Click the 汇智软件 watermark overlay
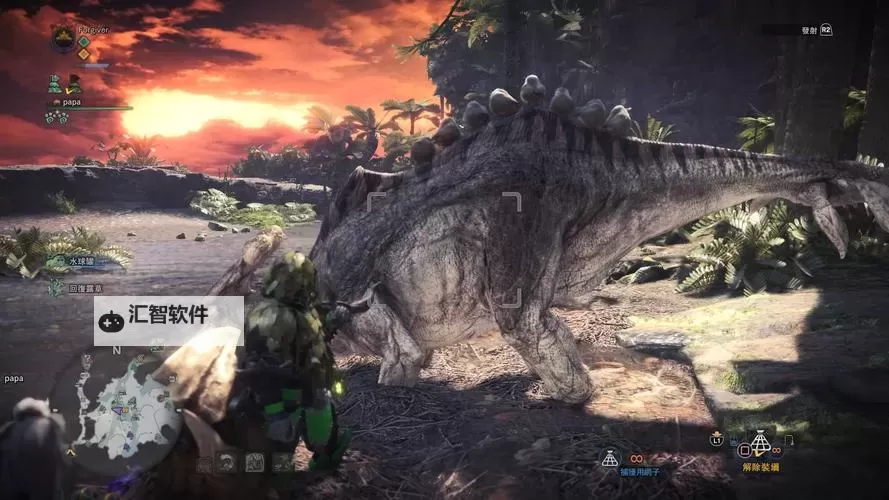The height and width of the screenshot is (500, 889). coord(169,320)
